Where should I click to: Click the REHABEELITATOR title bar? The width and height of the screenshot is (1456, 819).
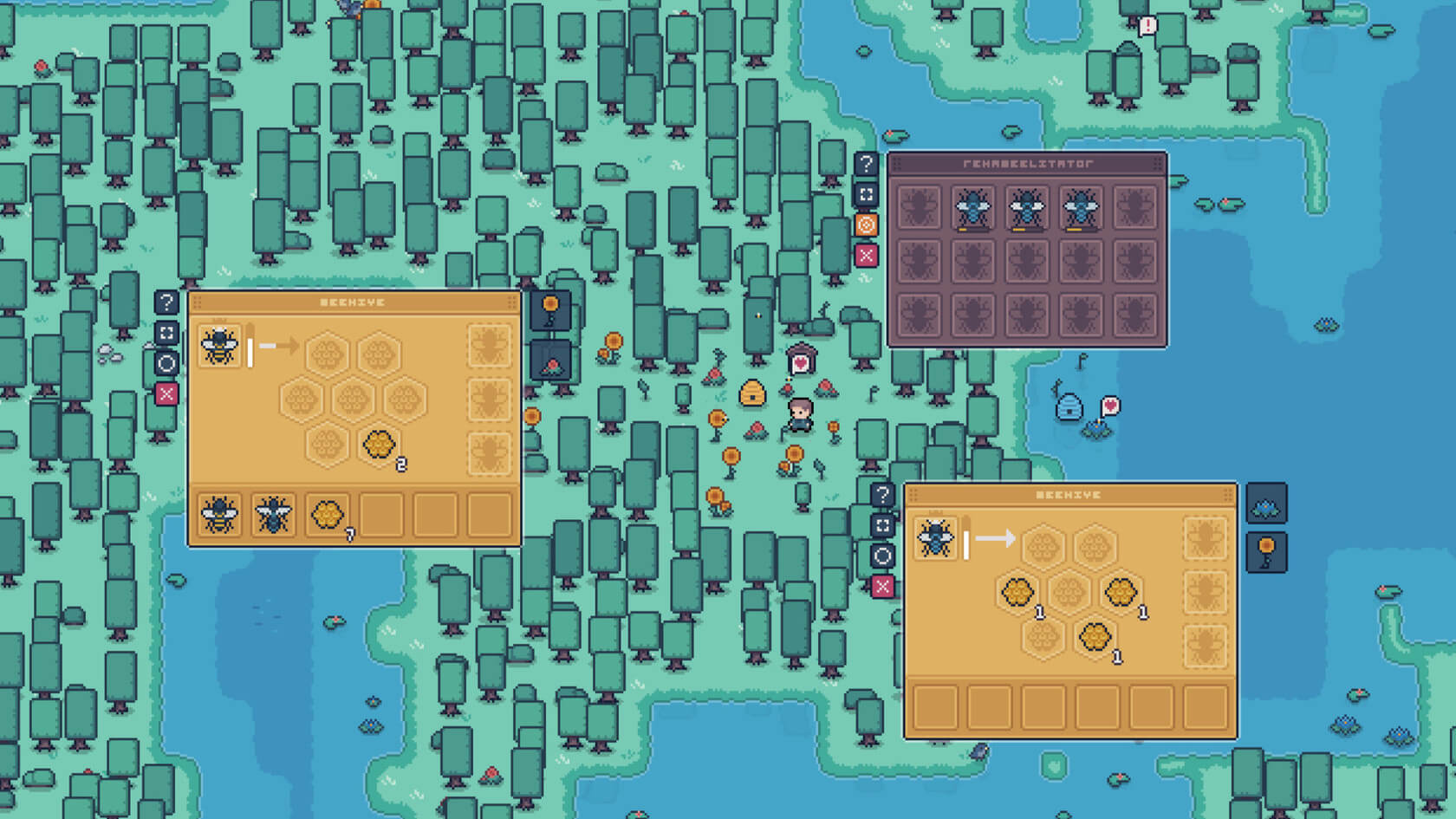pos(1027,161)
